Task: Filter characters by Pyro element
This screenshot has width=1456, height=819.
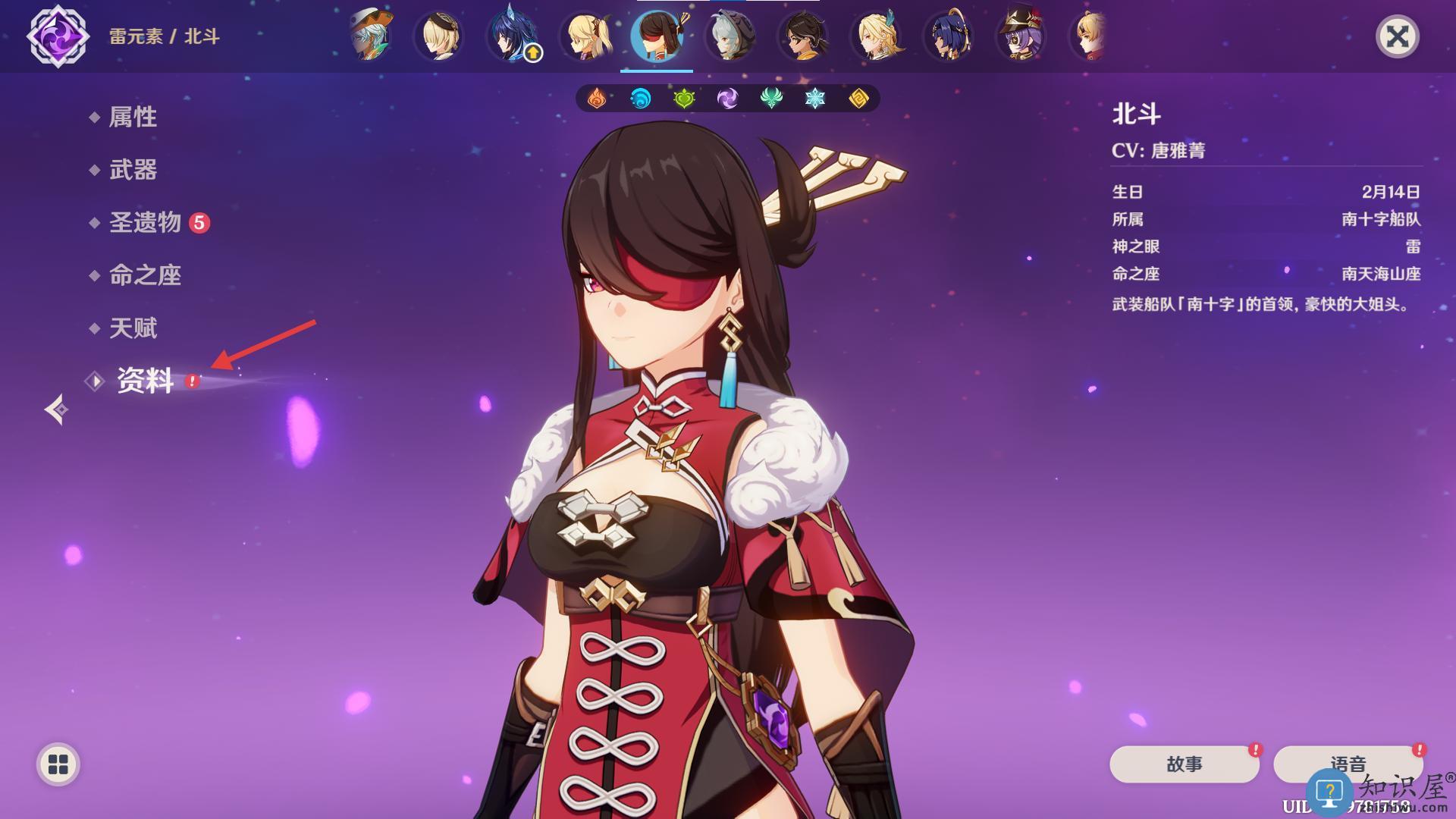Action: [597, 99]
